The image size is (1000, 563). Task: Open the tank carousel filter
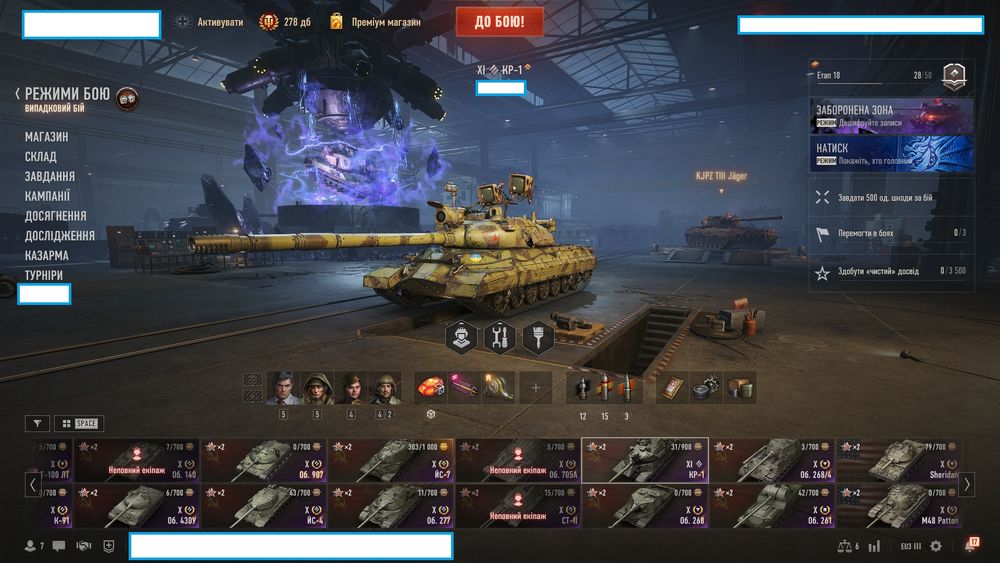[x=37, y=424]
